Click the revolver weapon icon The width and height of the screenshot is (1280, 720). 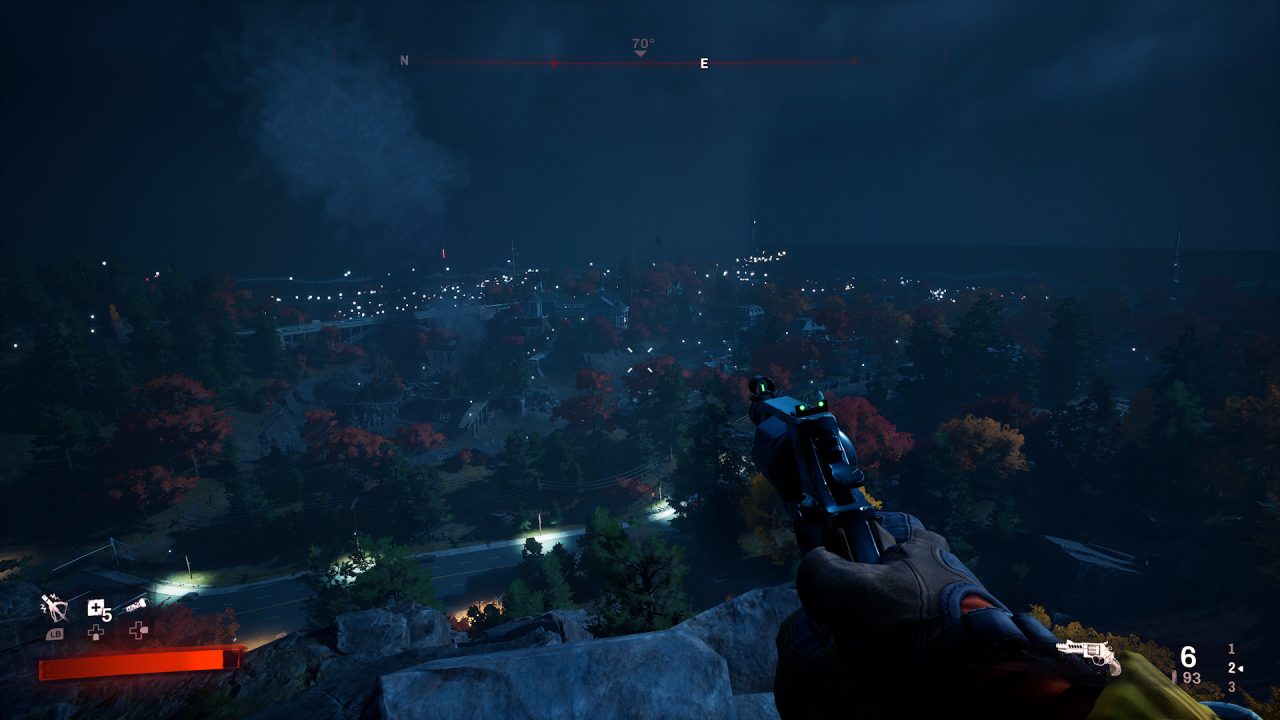[1088, 654]
